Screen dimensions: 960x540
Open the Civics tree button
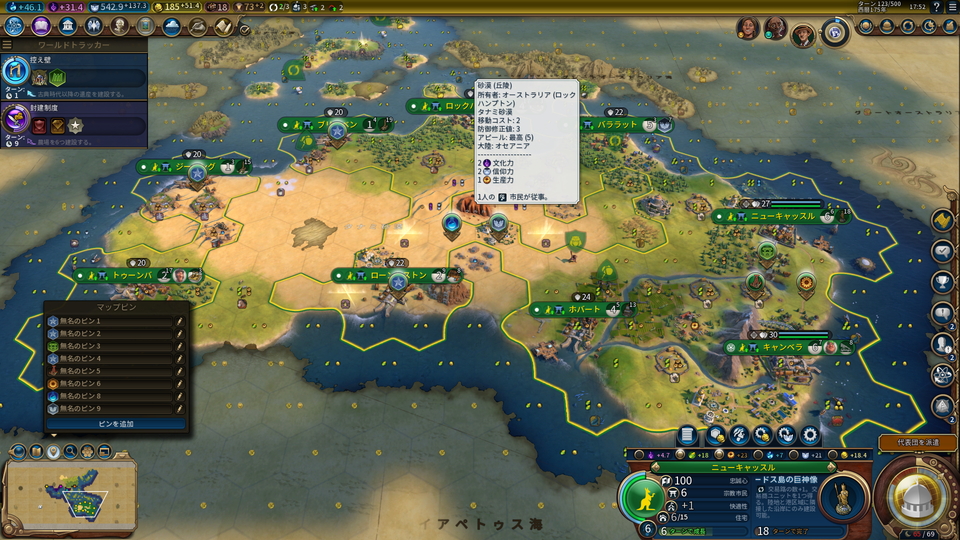[41, 27]
